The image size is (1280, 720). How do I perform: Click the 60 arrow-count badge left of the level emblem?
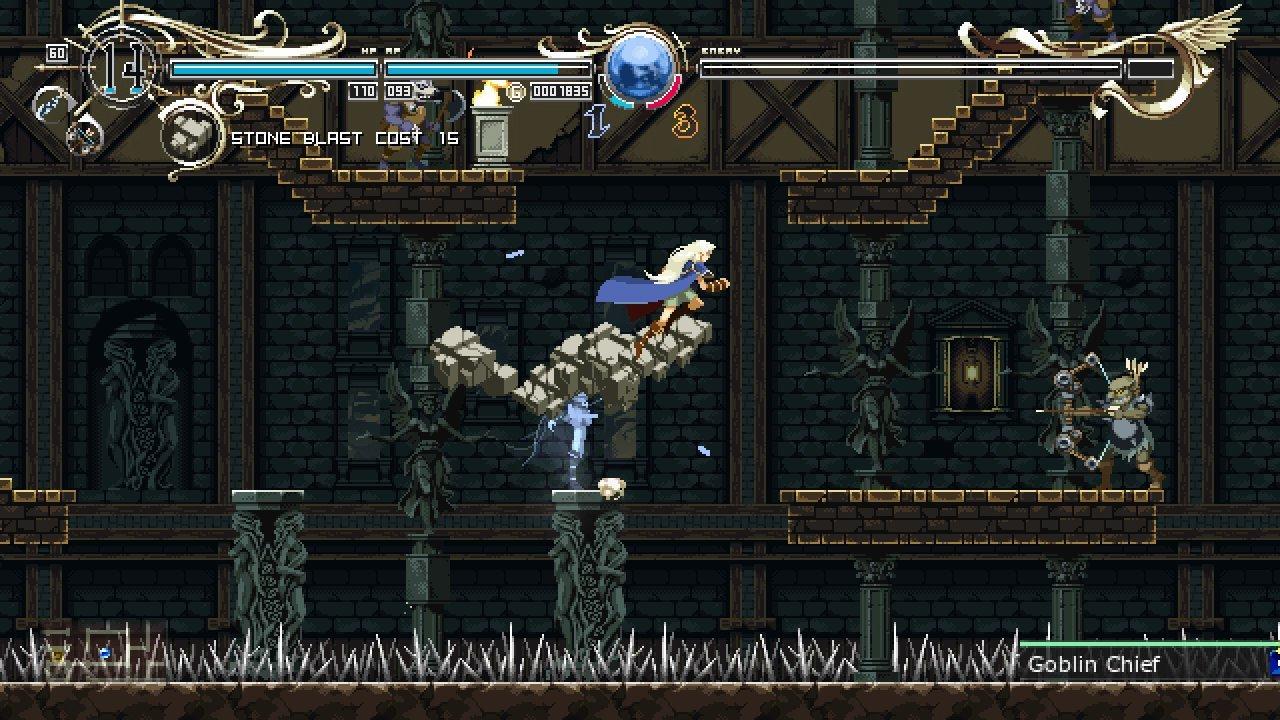point(55,53)
